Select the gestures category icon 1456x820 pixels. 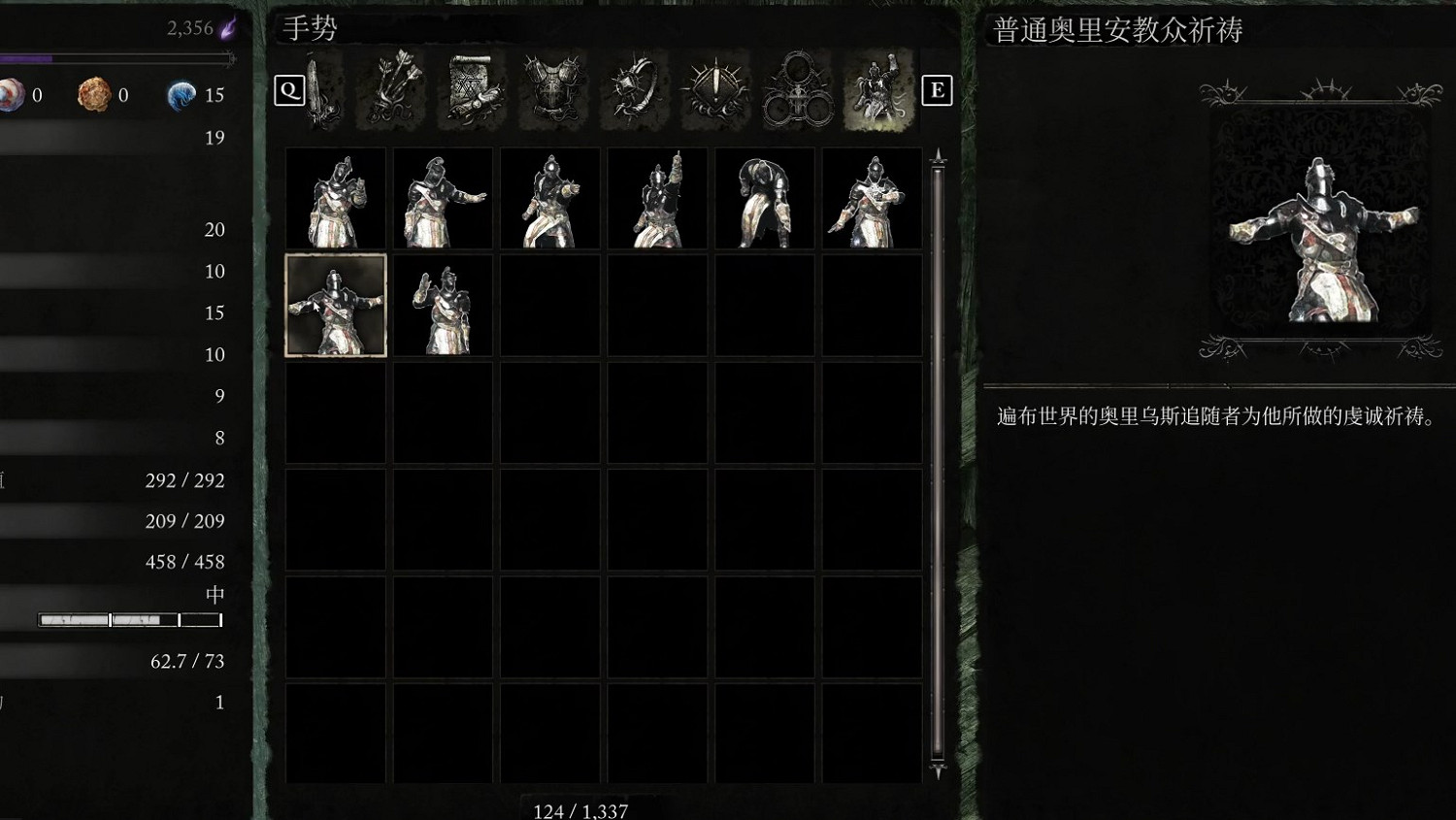tap(877, 92)
